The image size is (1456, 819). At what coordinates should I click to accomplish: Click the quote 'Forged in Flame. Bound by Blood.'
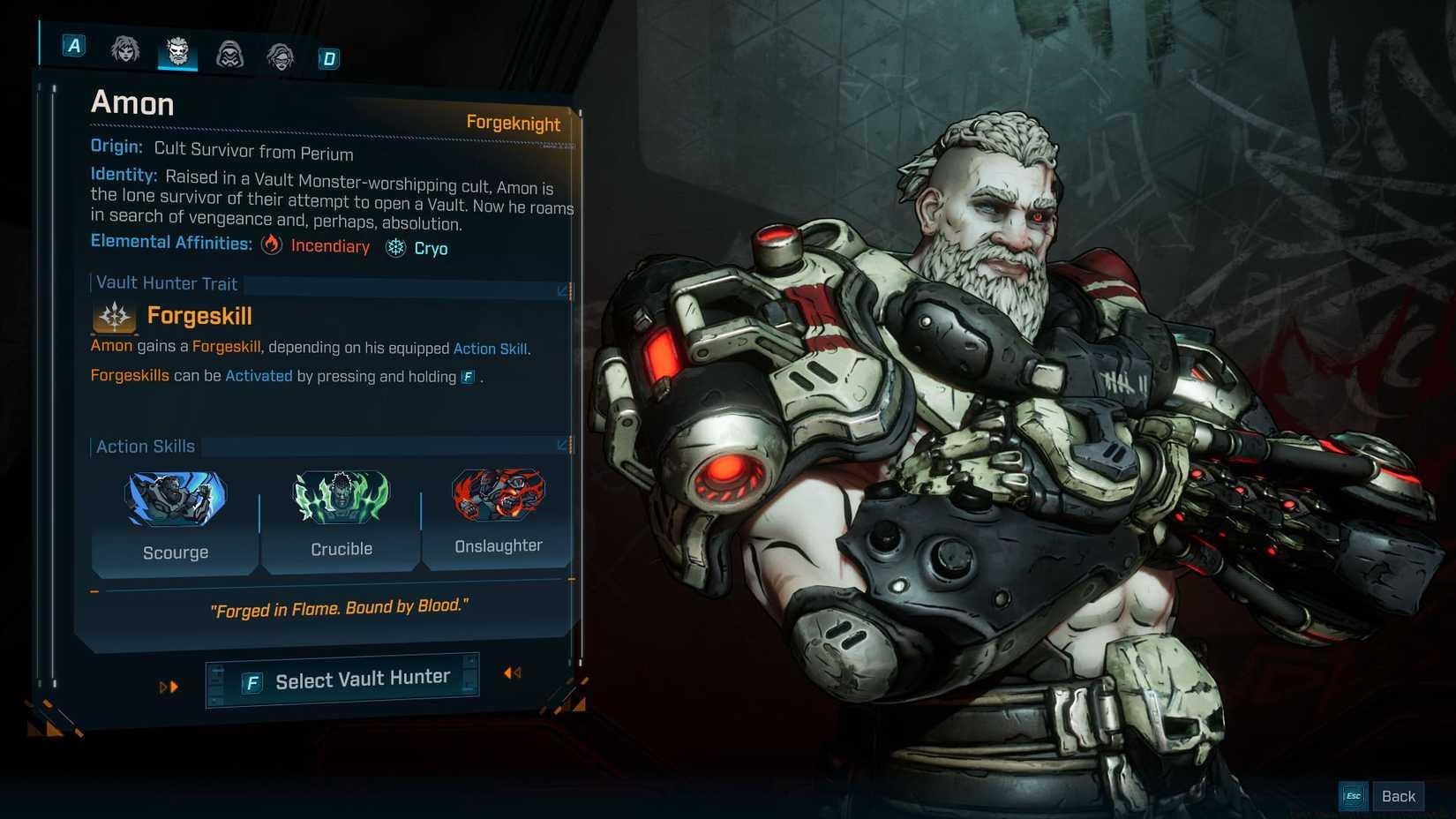point(340,607)
